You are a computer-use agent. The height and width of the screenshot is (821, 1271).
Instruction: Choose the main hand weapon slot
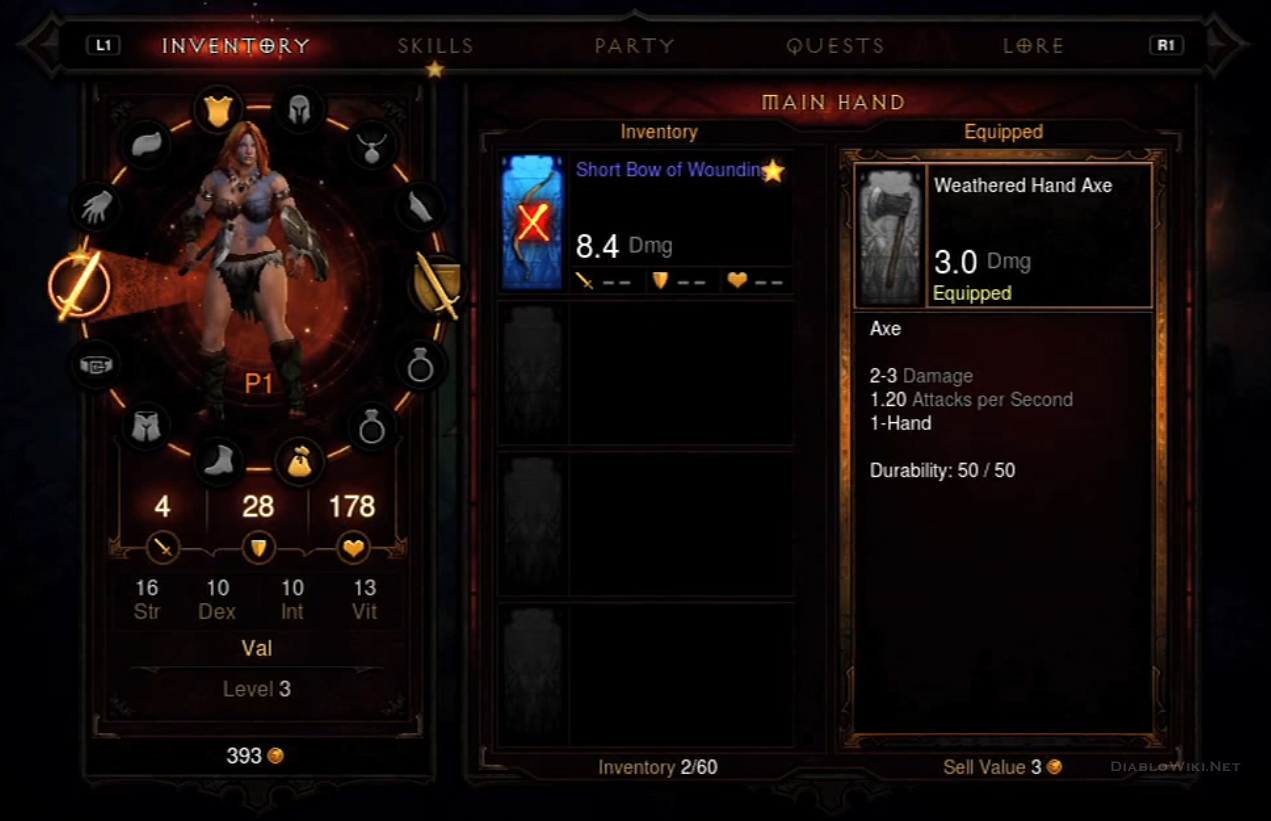coord(79,284)
